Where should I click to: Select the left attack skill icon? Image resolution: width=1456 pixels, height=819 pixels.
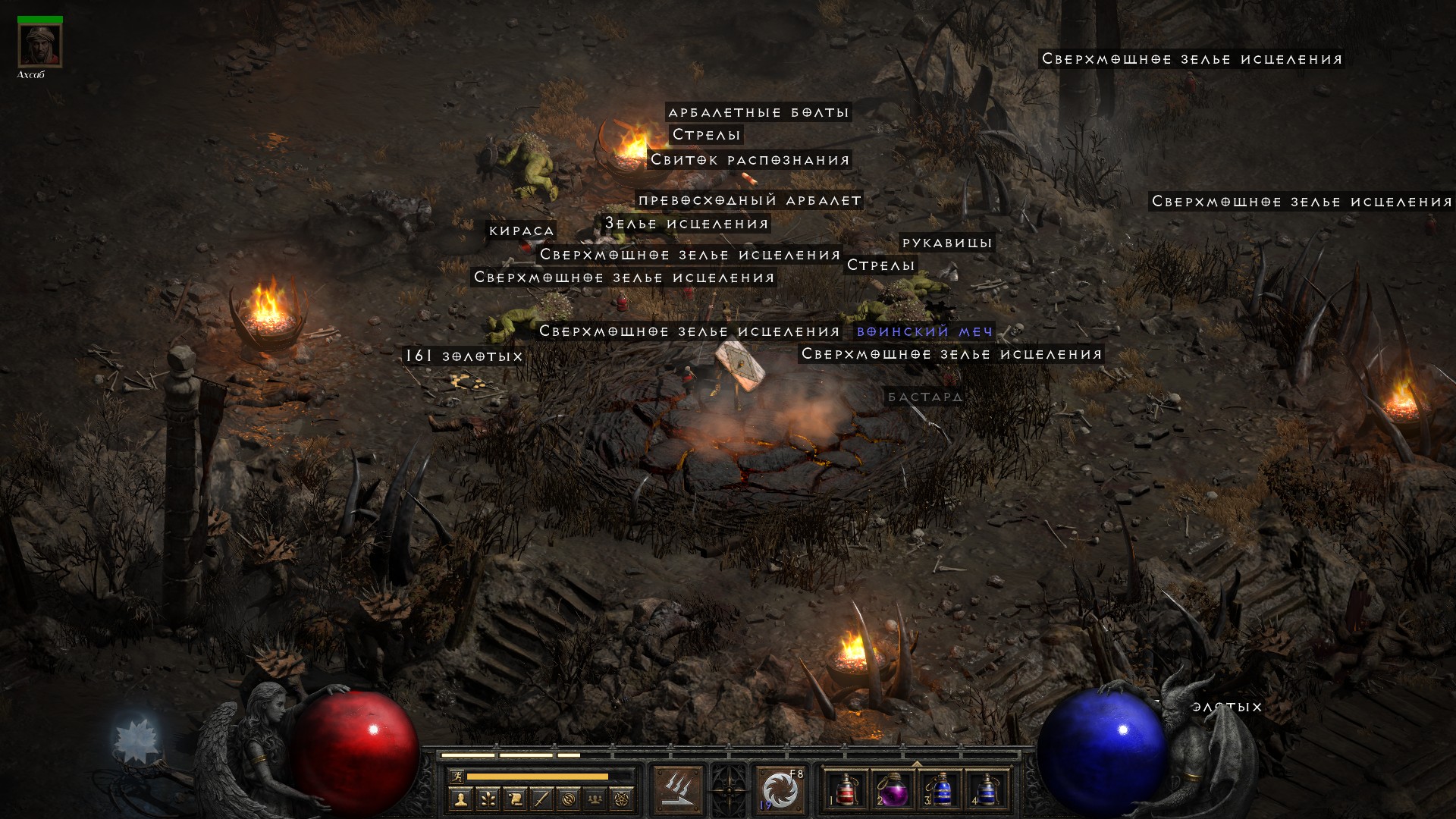tap(677, 790)
